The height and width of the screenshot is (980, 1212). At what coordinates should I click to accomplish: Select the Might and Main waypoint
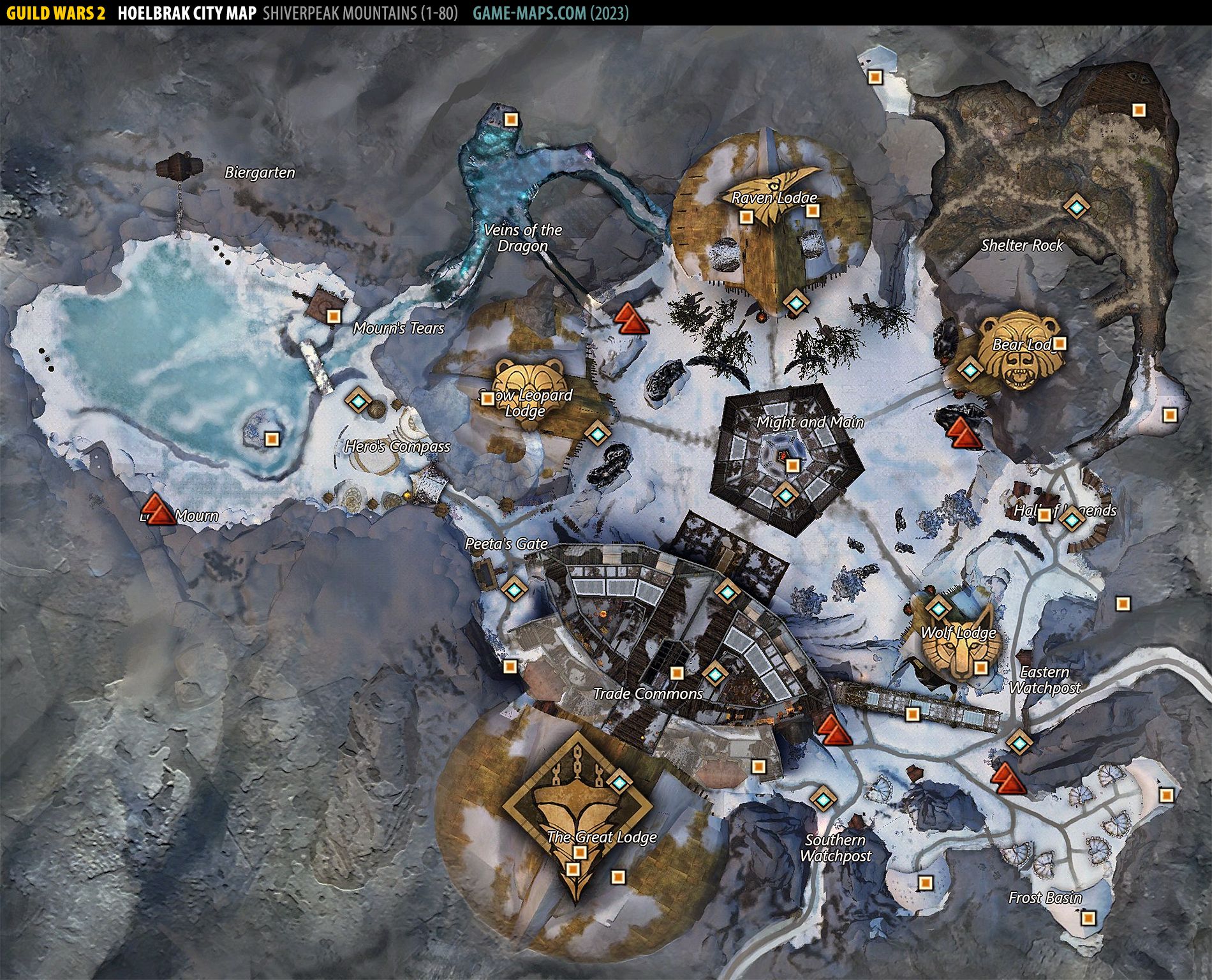[785, 494]
